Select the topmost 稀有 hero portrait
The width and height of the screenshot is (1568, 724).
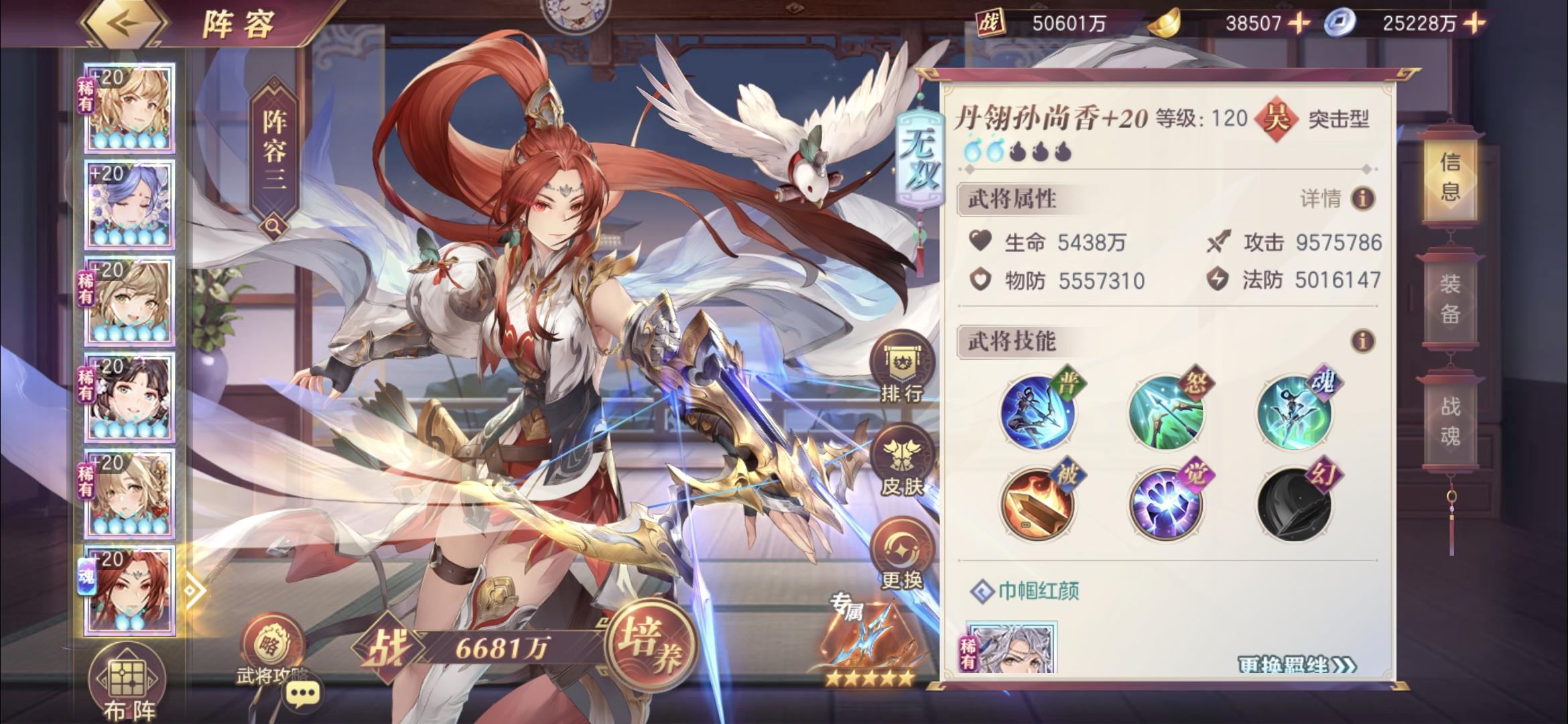coord(127,107)
